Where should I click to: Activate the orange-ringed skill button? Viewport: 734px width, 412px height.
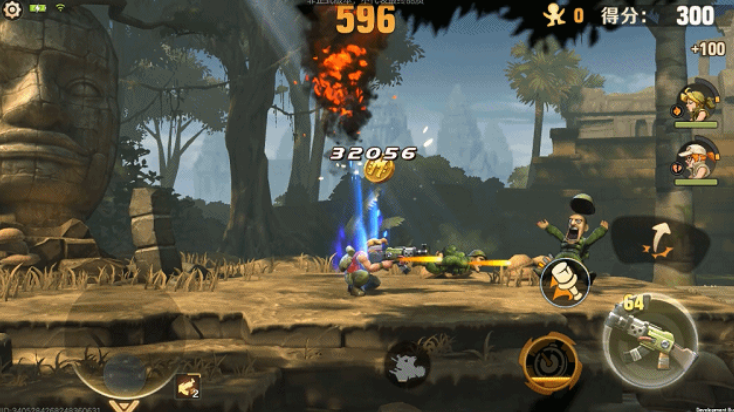(549, 362)
